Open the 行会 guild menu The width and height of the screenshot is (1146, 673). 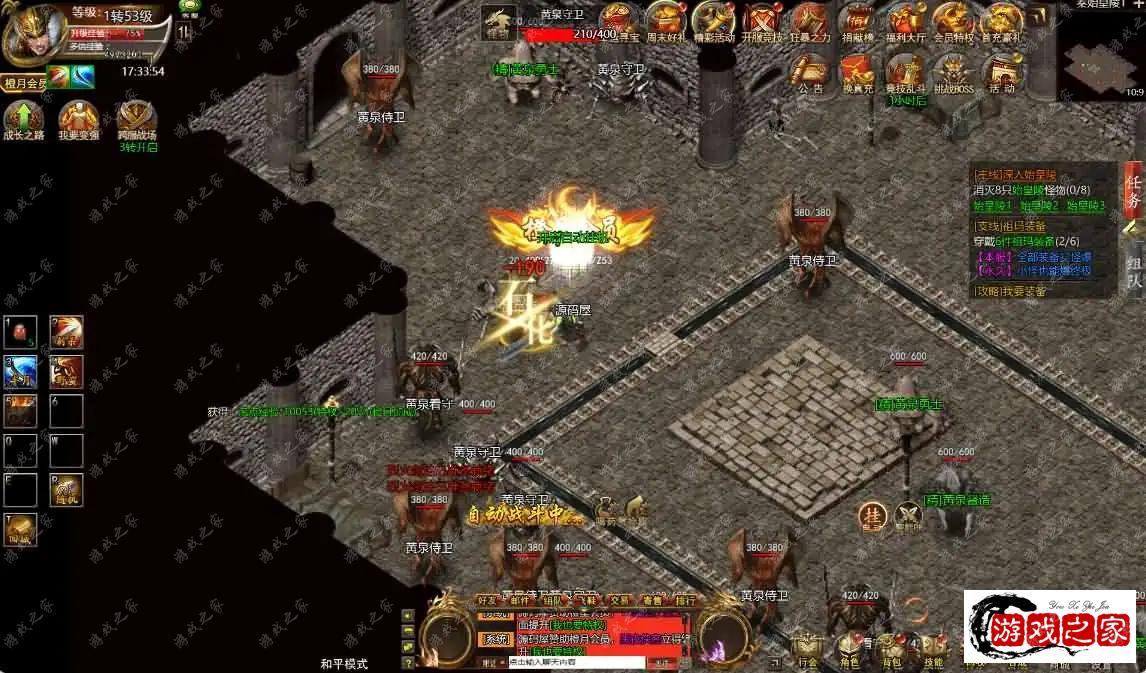point(808,650)
